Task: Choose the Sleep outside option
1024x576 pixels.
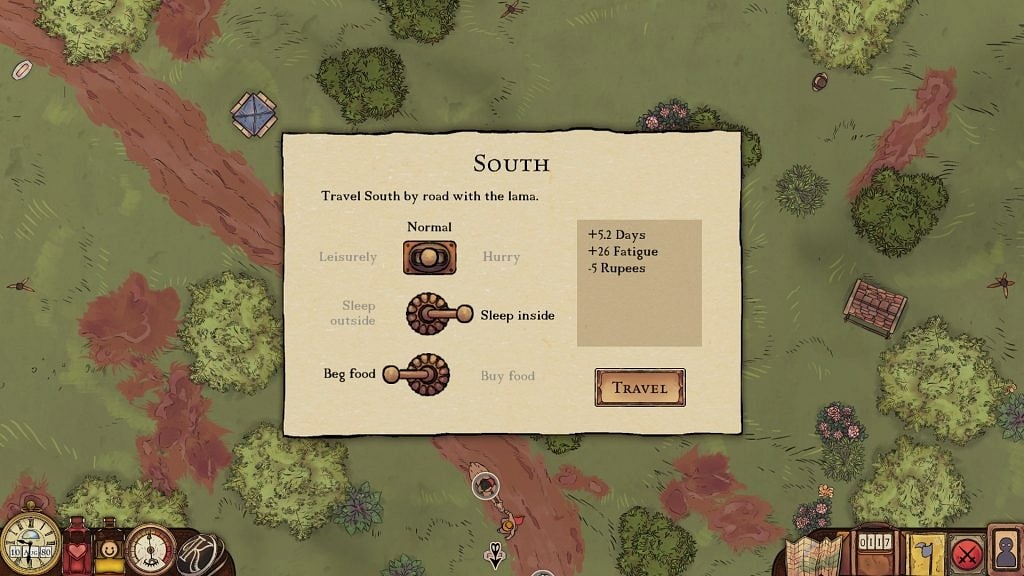Action: (353, 313)
